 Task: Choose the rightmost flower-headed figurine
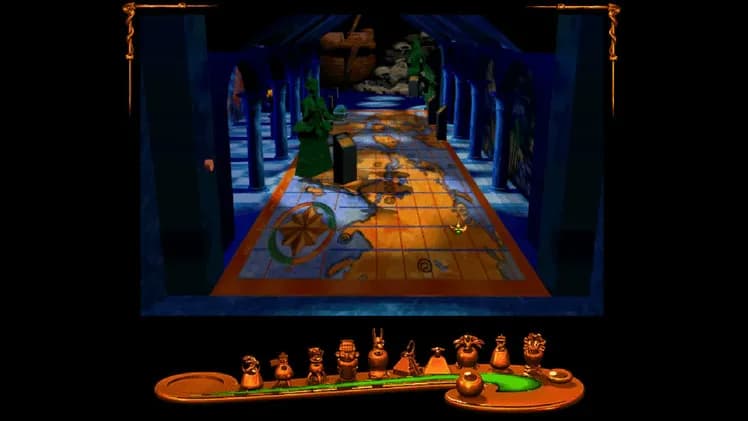click(x=534, y=352)
